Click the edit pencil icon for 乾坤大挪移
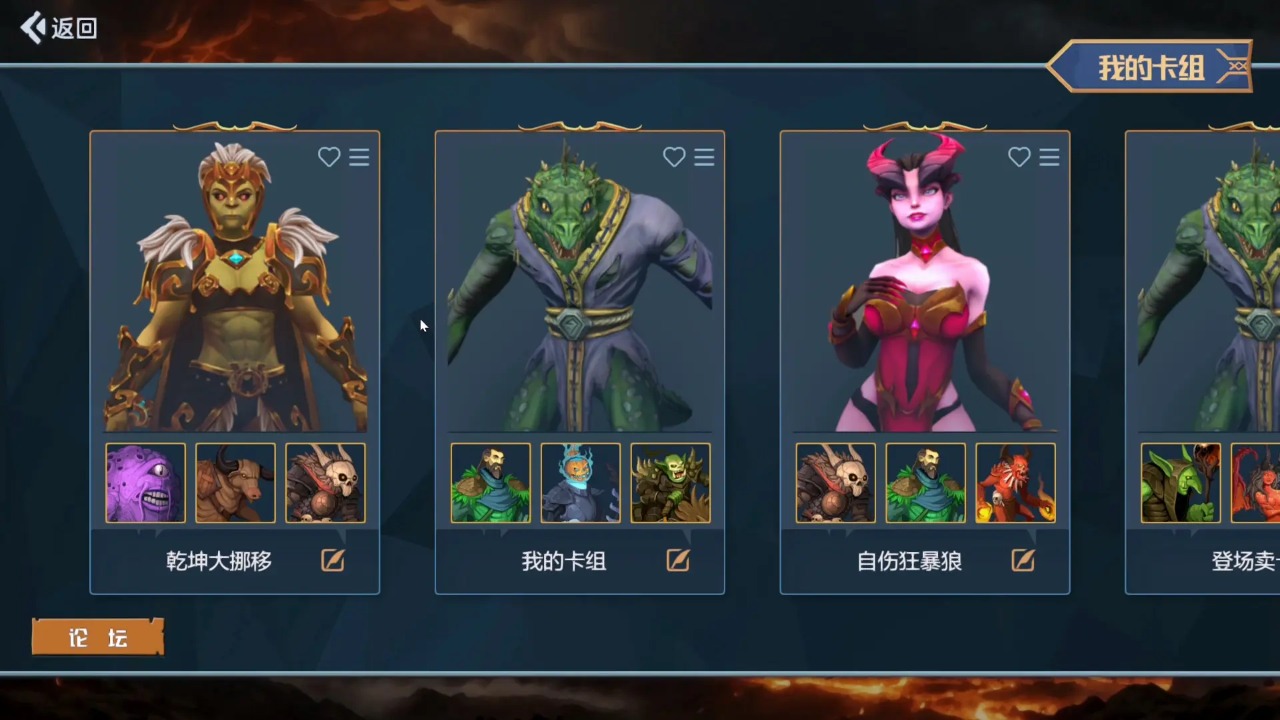The width and height of the screenshot is (1280, 720). click(x=332, y=561)
